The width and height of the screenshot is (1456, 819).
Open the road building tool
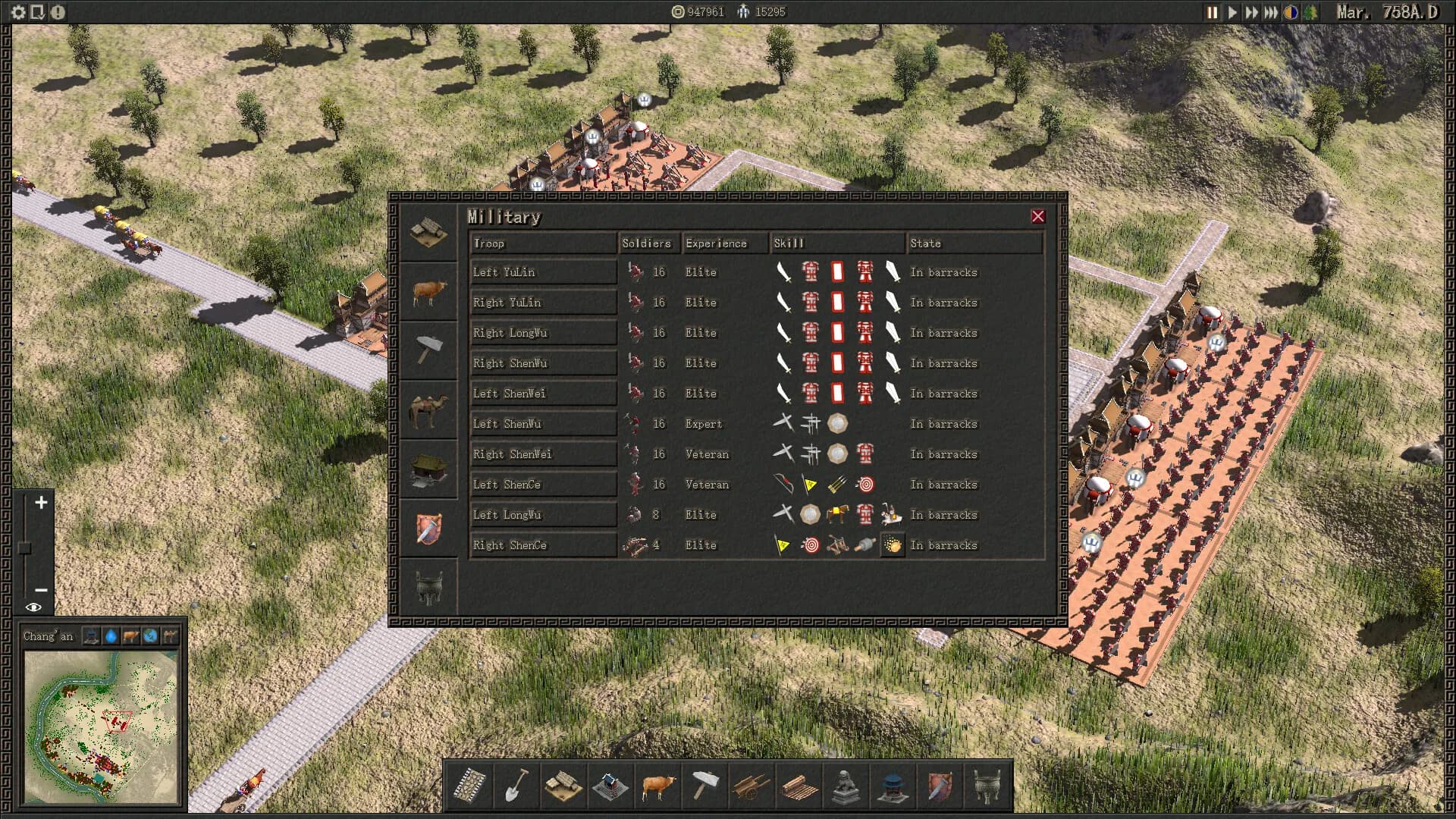[x=470, y=786]
